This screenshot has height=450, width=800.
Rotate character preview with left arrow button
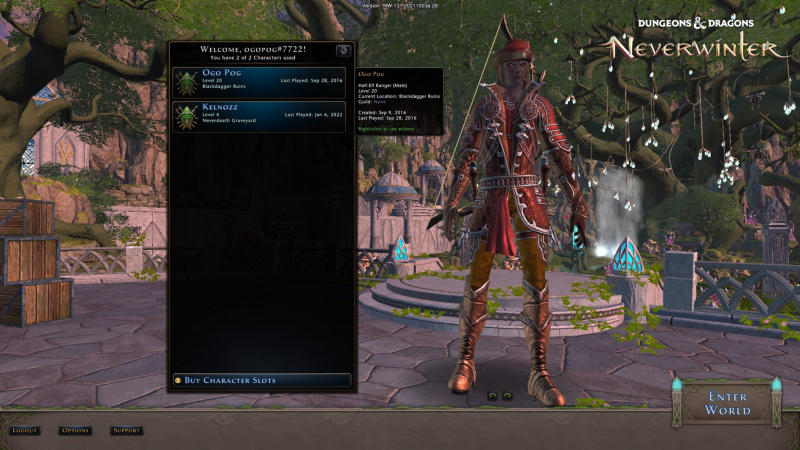coord(491,395)
